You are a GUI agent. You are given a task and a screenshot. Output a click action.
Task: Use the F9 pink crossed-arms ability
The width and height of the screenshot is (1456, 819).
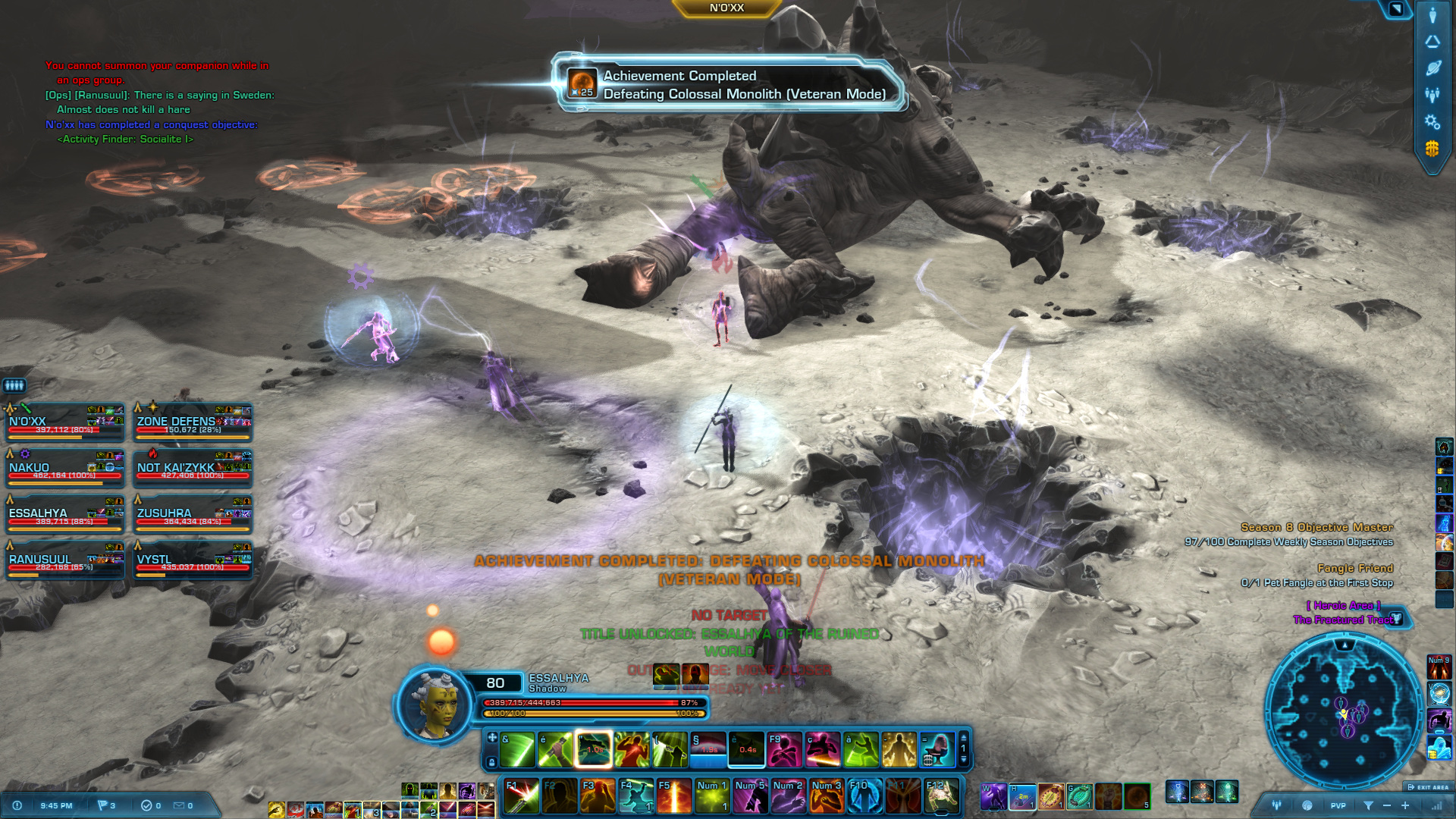[x=785, y=750]
